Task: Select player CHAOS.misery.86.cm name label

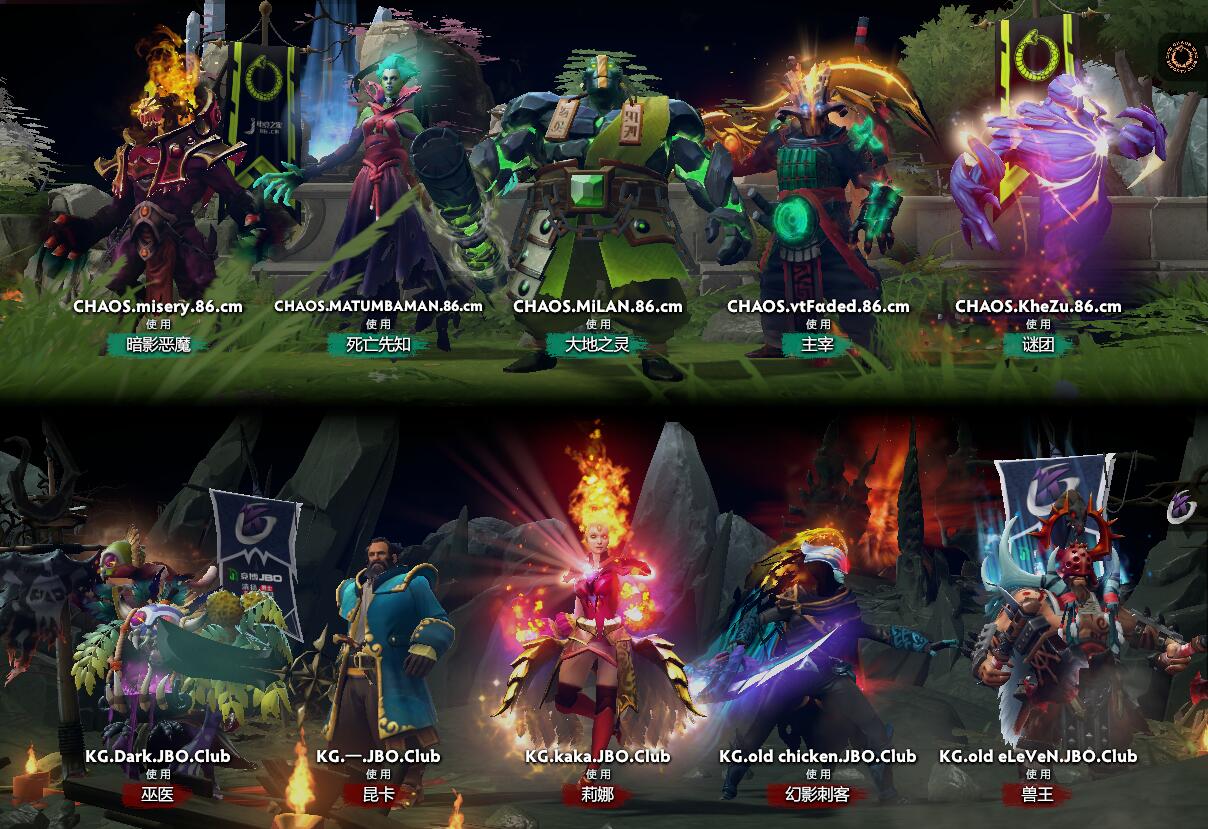Action: tap(158, 306)
